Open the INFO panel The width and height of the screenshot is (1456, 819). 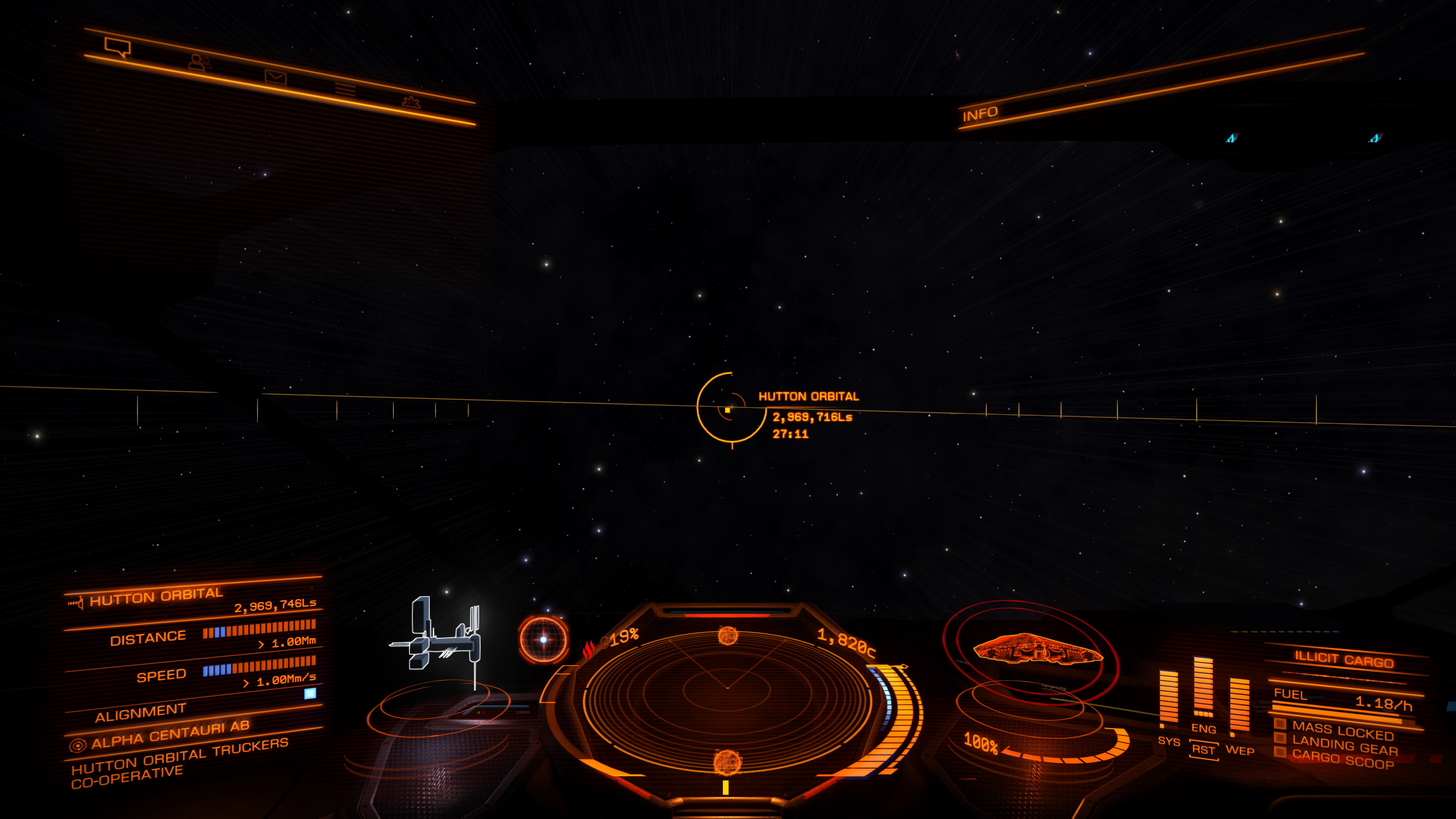[x=980, y=114]
